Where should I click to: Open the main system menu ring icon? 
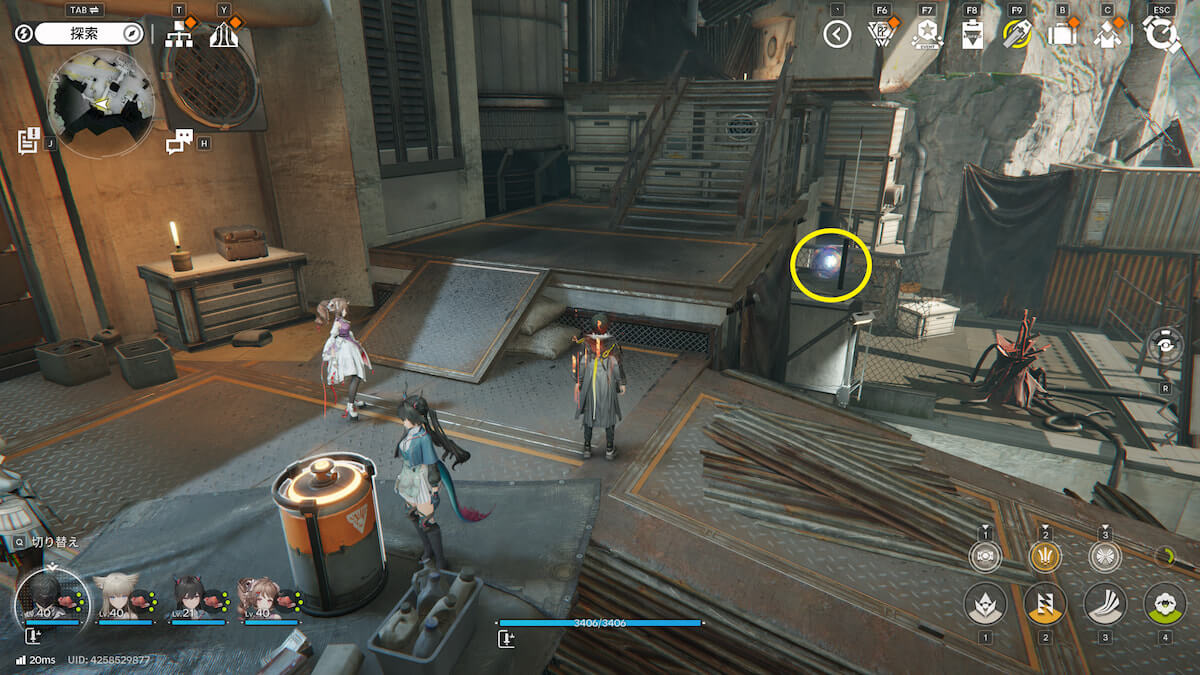tap(1162, 35)
